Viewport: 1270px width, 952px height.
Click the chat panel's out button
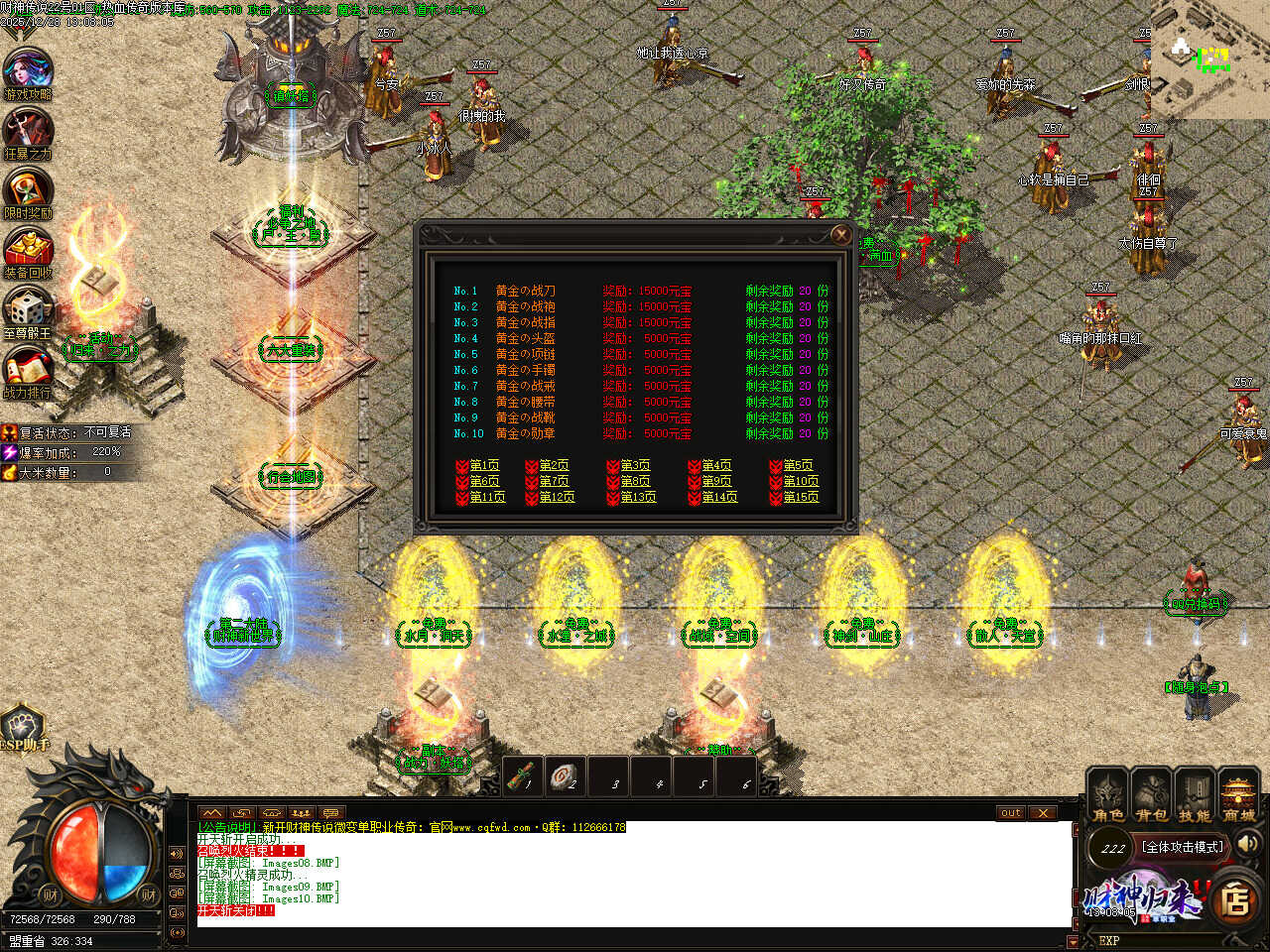tap(1010, 813)
